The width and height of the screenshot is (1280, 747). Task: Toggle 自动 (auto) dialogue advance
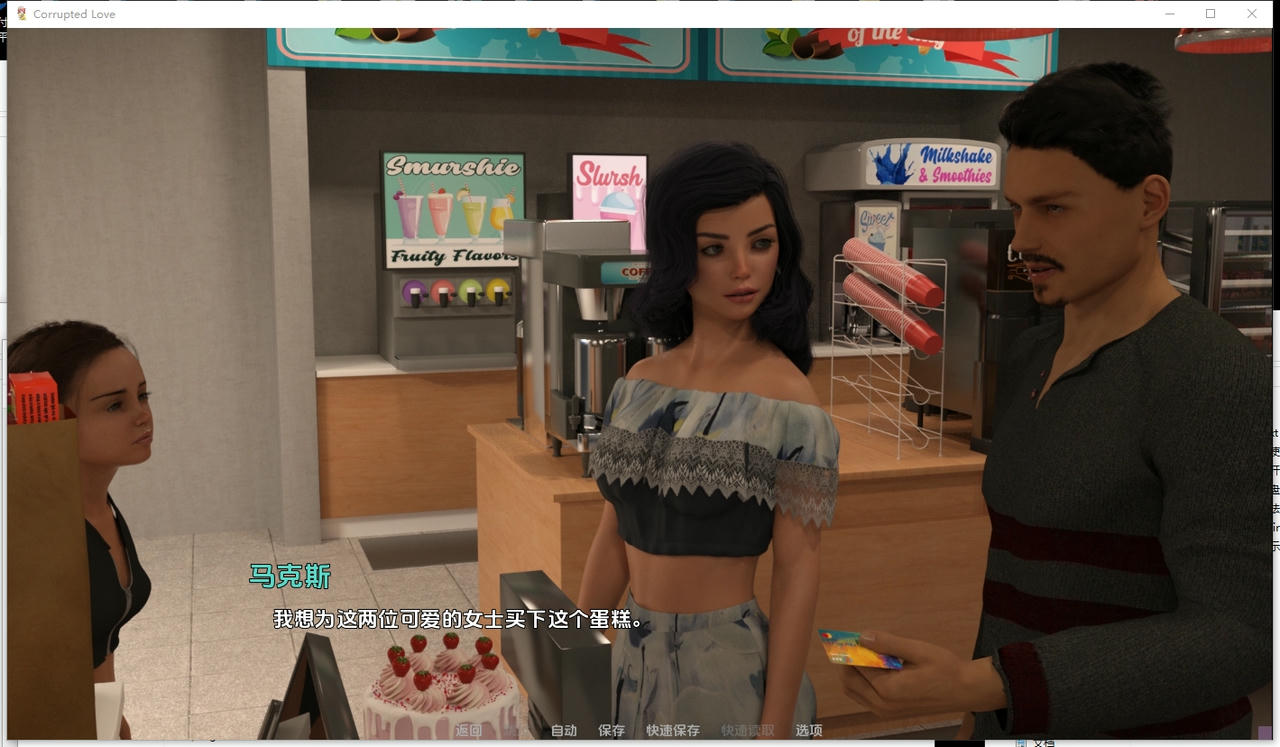564,731
